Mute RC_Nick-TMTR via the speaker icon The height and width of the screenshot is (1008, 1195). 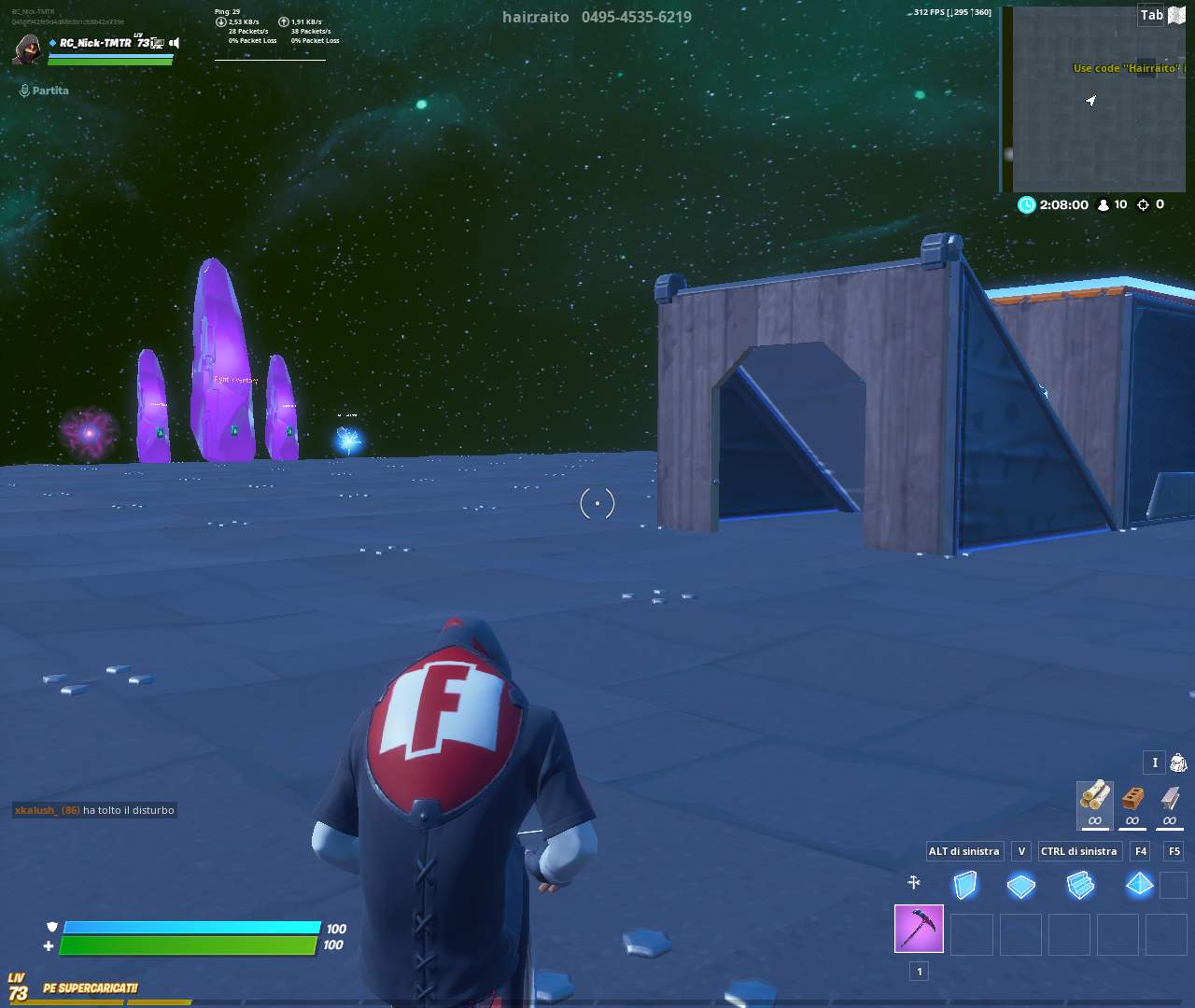point(173,41)
